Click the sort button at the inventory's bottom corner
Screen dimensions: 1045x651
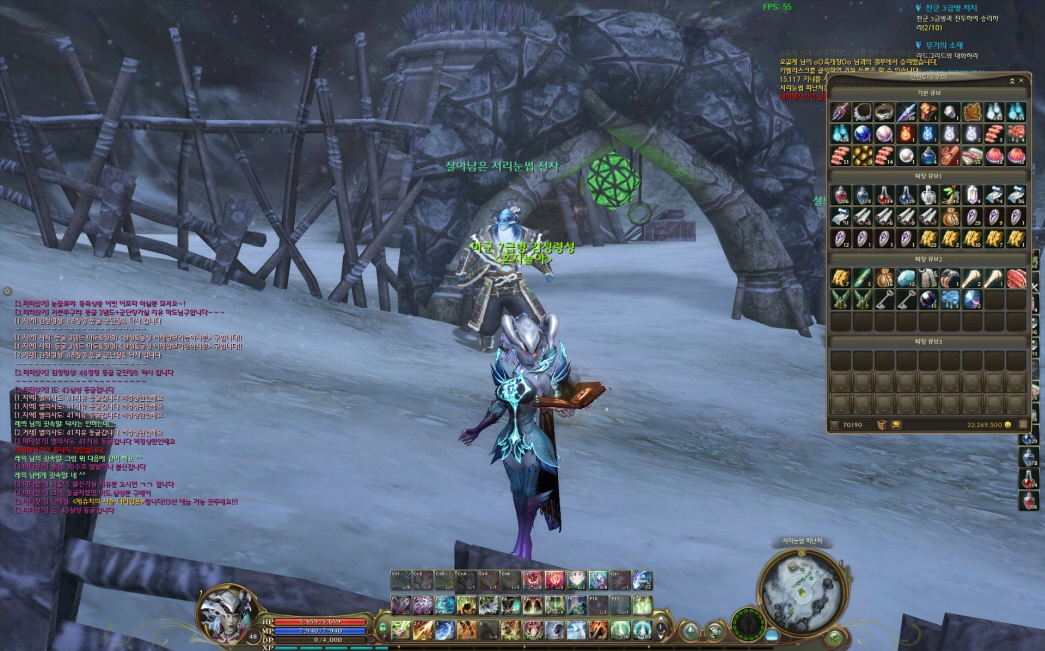[1021, 425]
